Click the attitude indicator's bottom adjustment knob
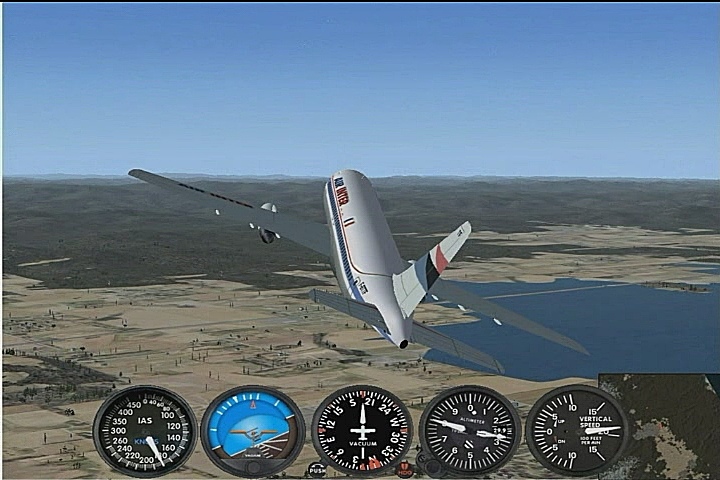 (253, 467)
